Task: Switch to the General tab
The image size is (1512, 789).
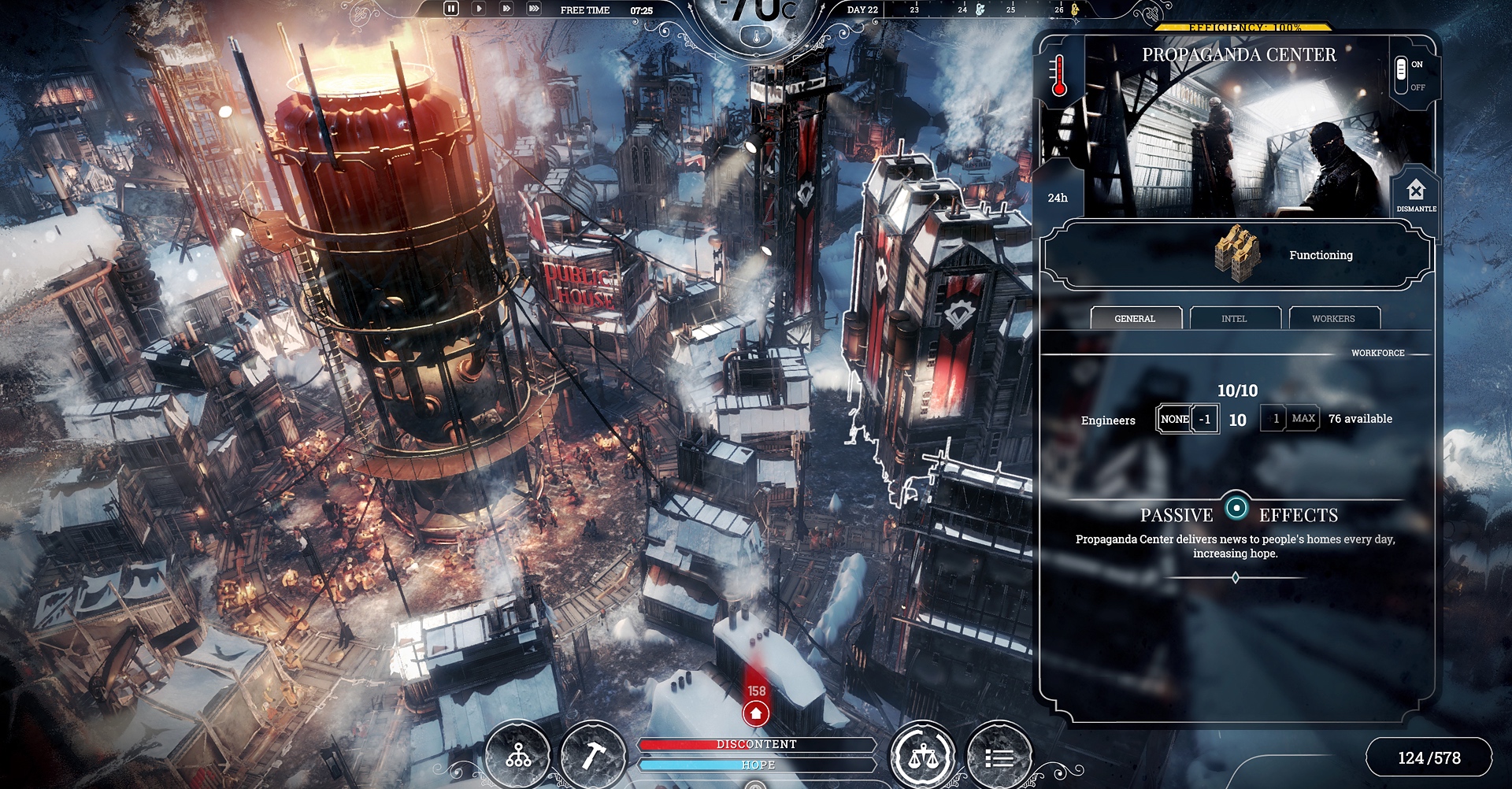Action: 1135,318
